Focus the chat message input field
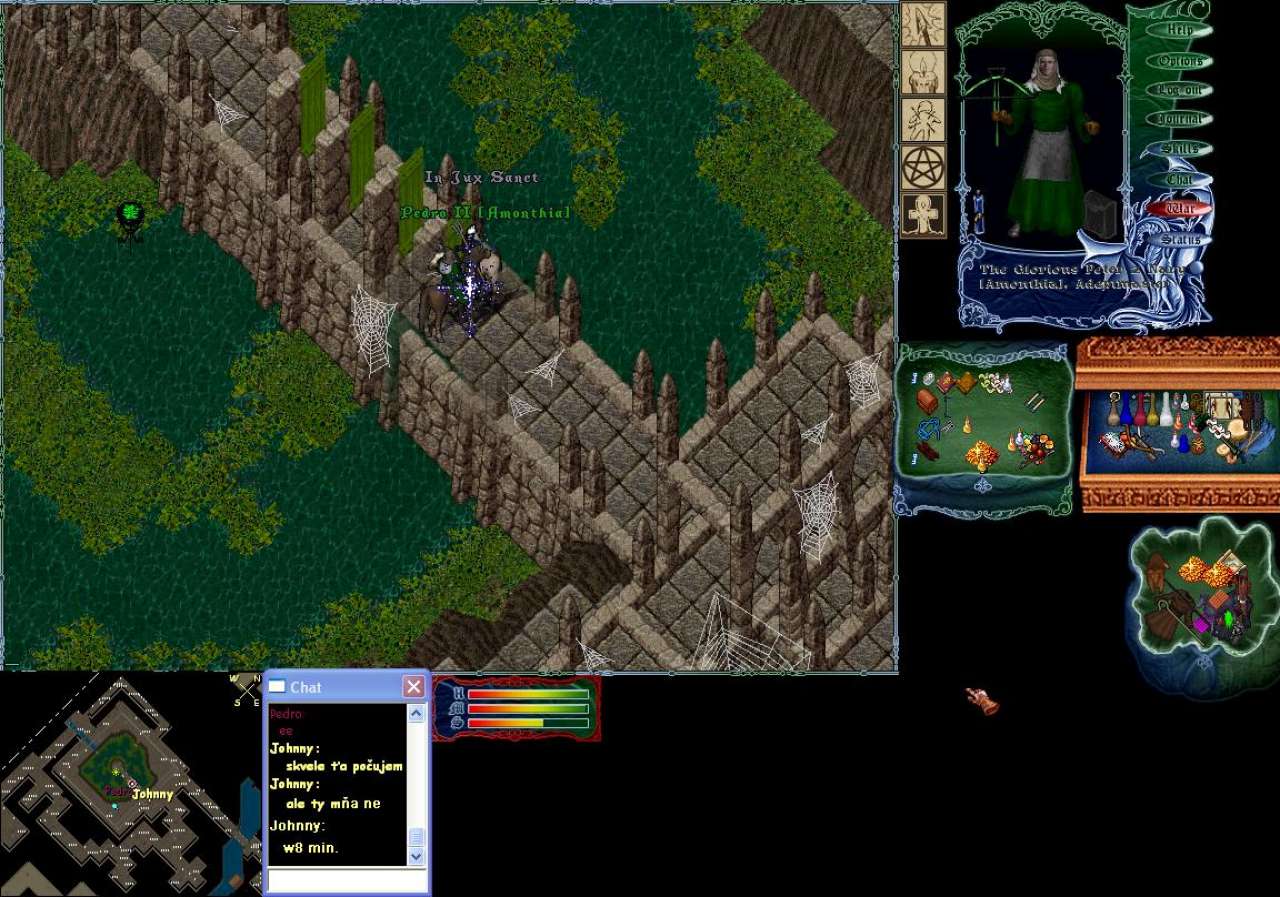1280x897 pixels. 346,880
